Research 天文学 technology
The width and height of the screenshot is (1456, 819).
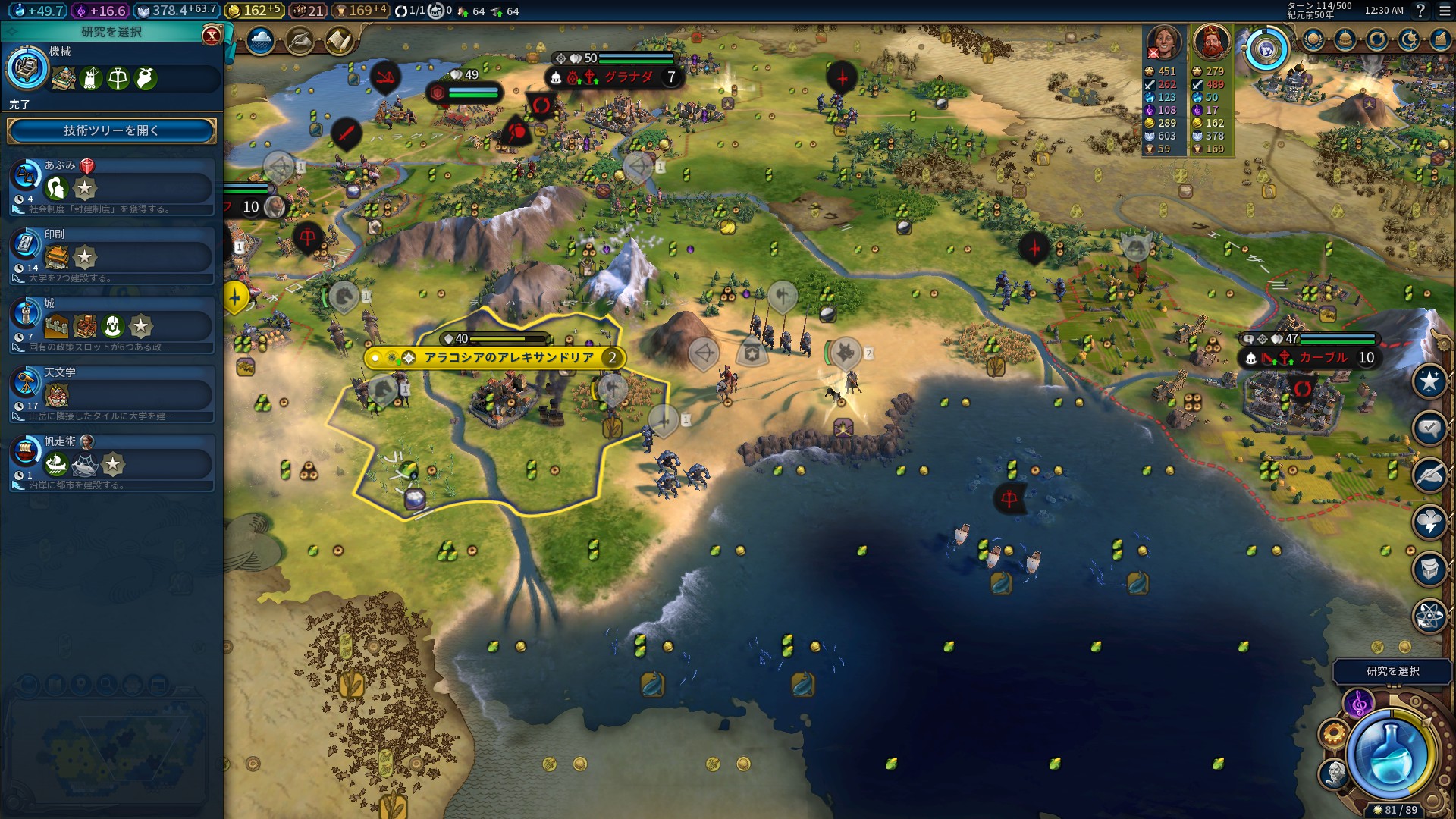(111, 394)
